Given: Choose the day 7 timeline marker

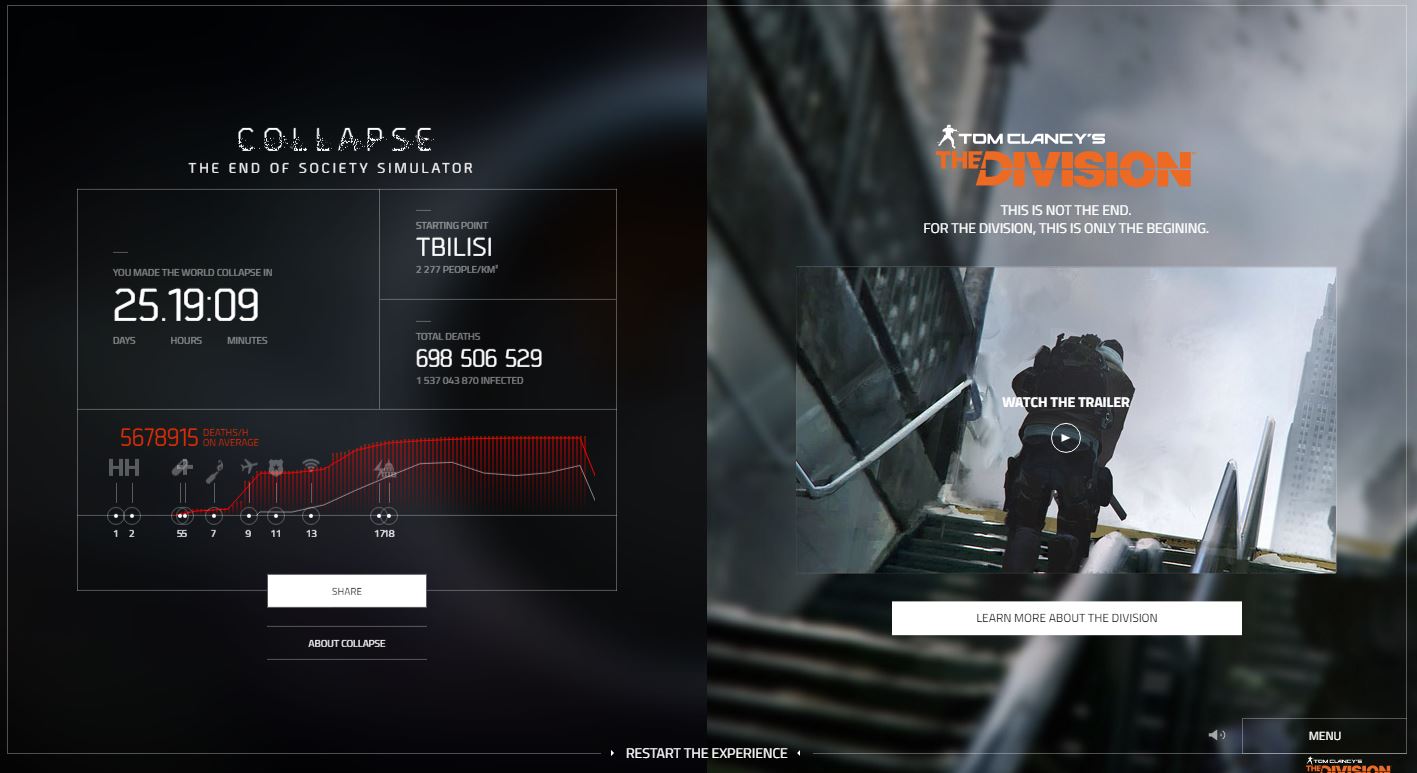Looking at the screenshot, I should (x=213, y=516).
